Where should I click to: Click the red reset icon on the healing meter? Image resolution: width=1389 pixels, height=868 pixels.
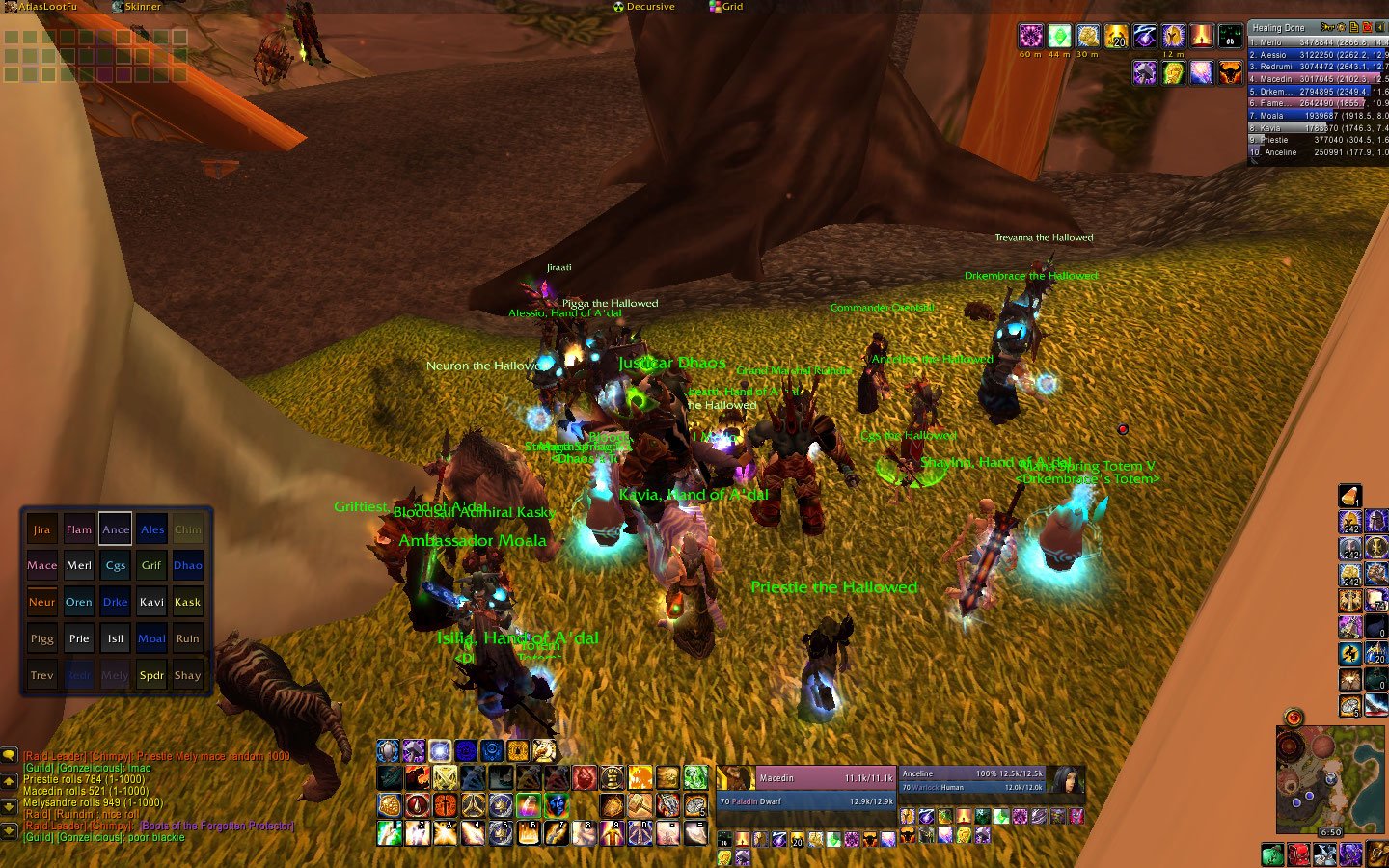click(x=1367, y=27)
